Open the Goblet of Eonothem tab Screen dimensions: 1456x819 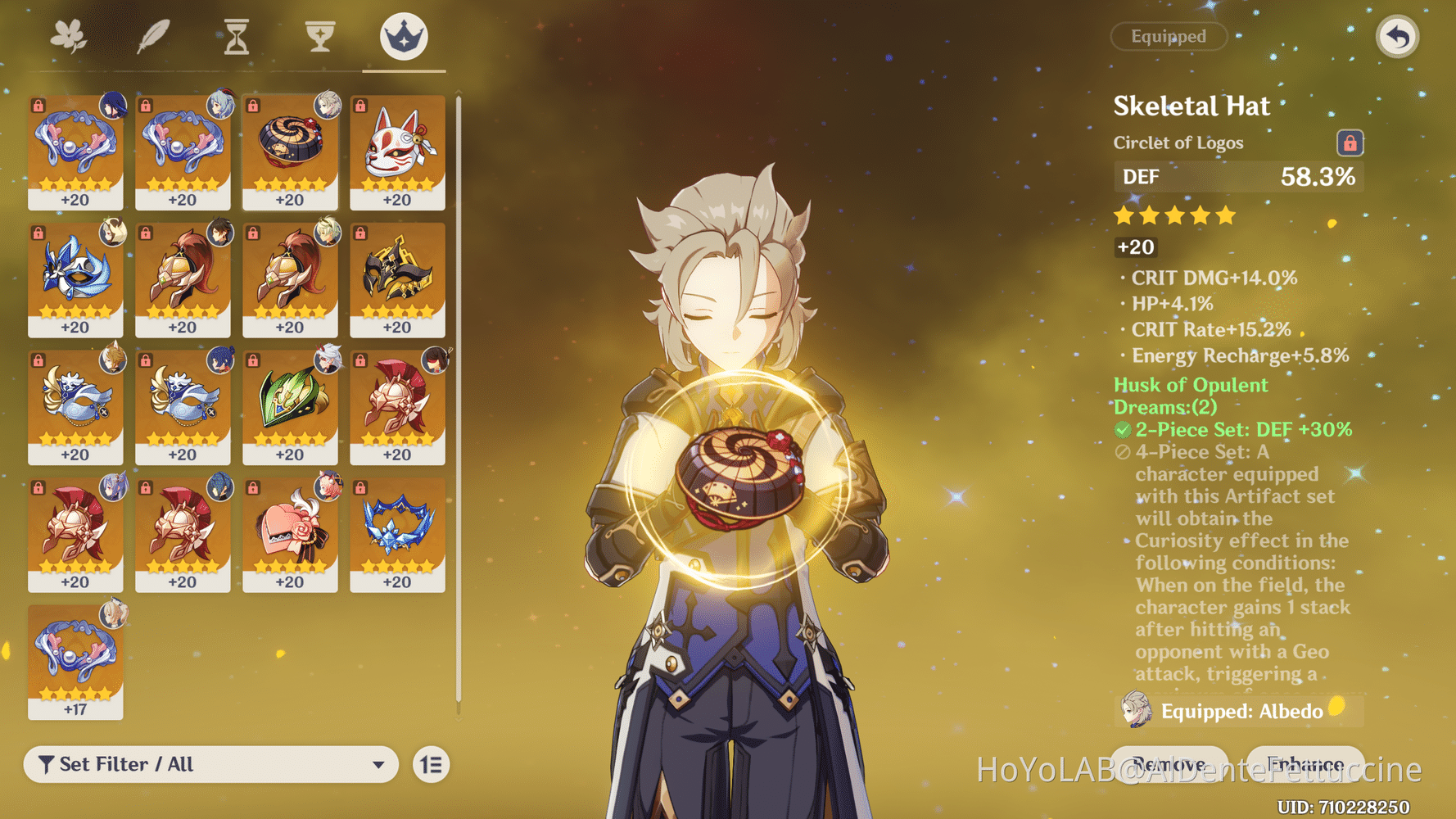(x=319, y=35)
